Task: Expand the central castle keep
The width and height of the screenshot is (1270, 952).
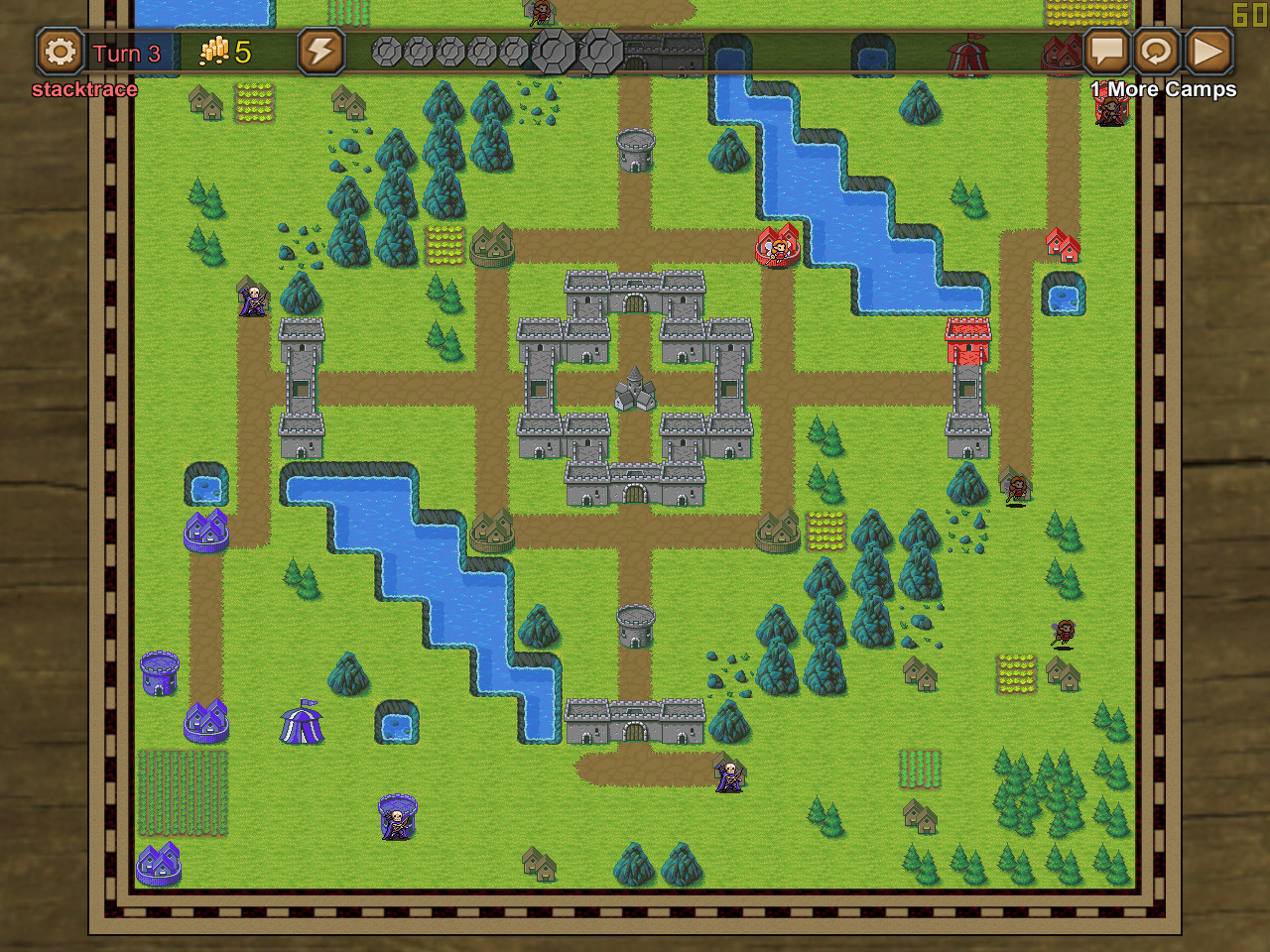Action: click(x=633, y=389)
